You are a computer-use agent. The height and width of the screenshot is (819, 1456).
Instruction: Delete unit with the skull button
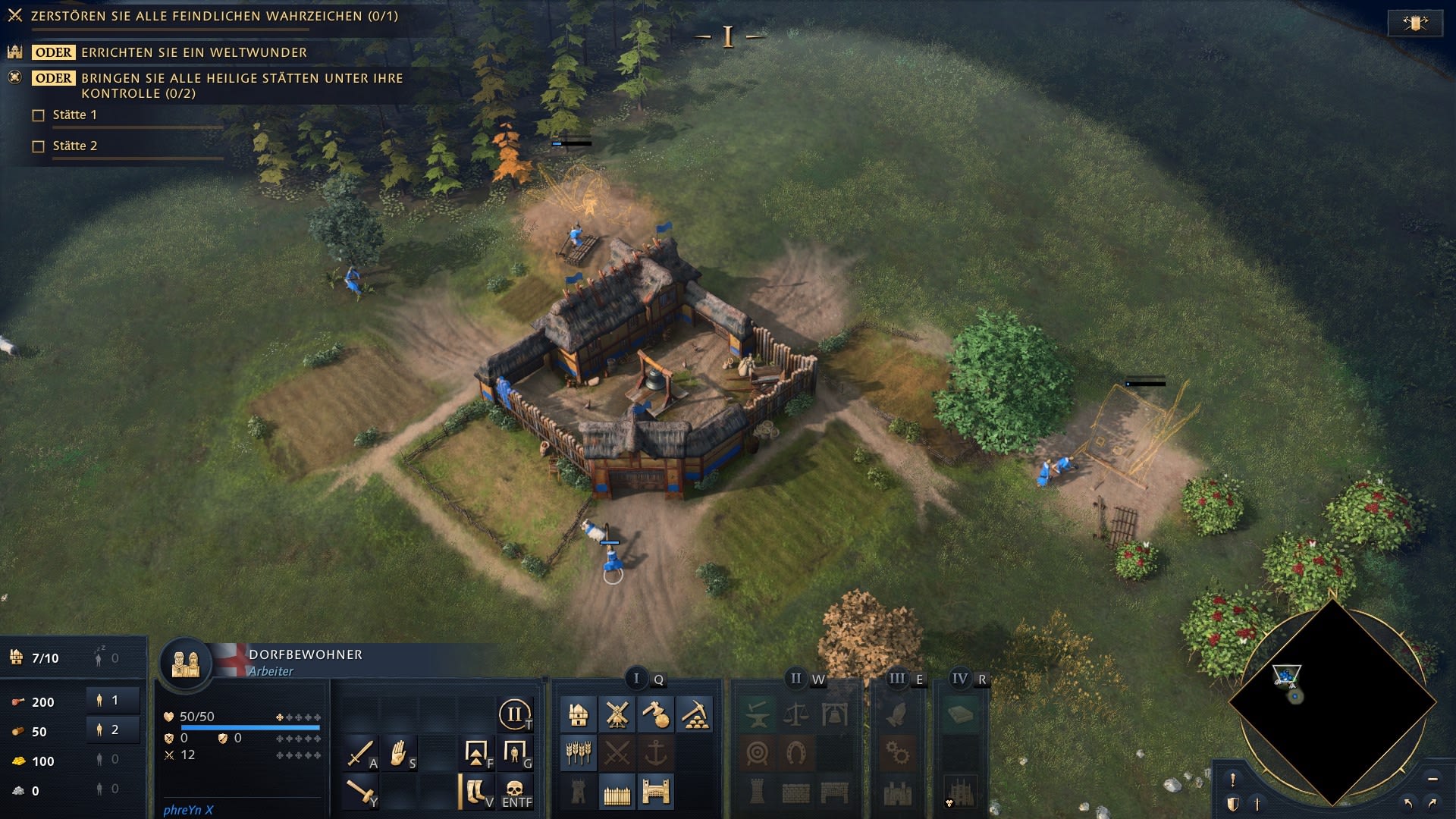pyautogui.click(x=516, y=792)
